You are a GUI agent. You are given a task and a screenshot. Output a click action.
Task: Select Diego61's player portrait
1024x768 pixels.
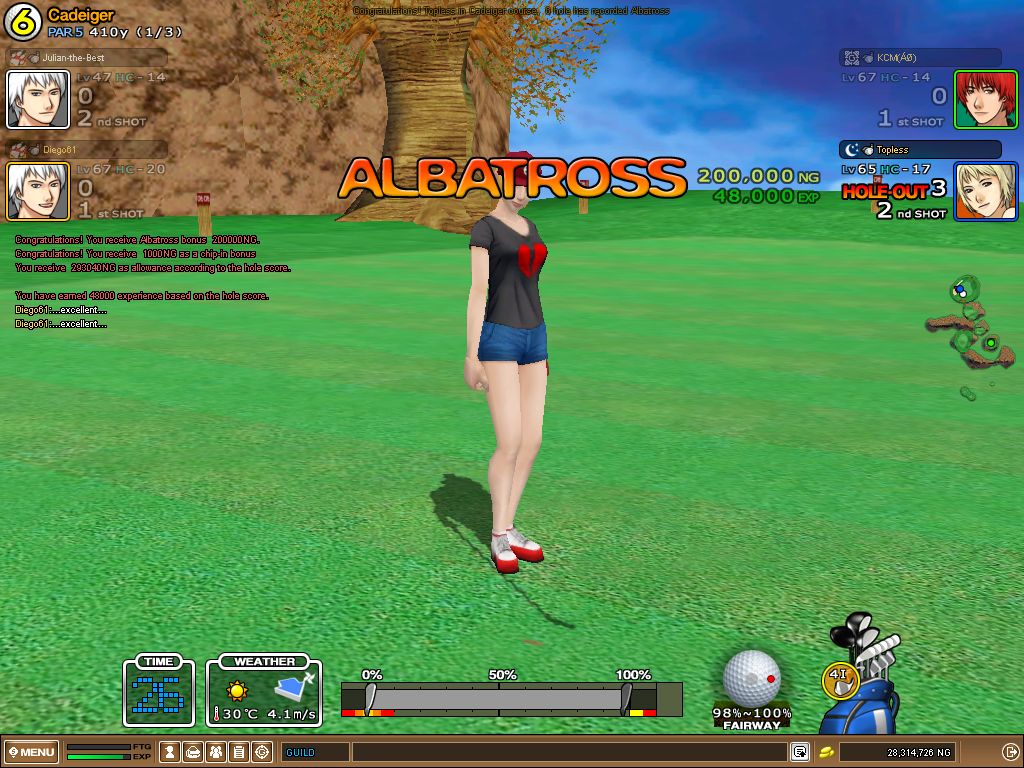pyautogui.click(x=38, y=191)
